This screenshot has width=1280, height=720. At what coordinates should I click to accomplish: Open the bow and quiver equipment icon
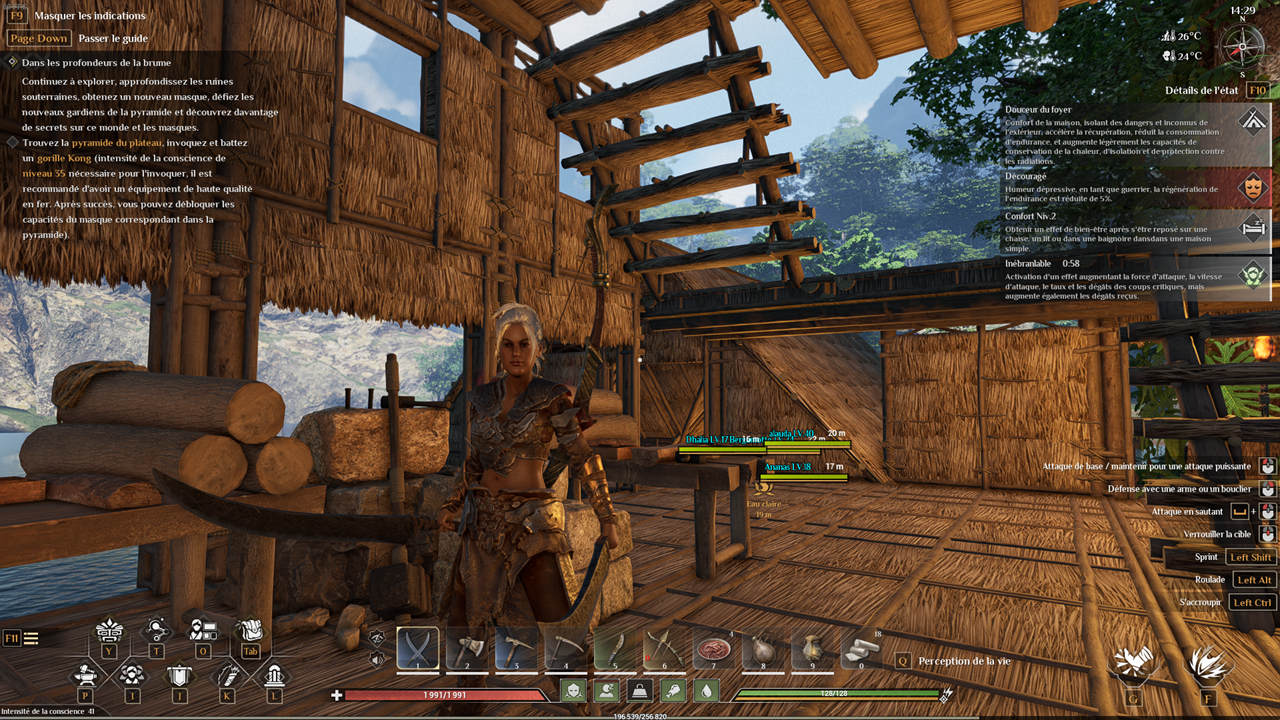pyautogui.click(x=227, y=674)
